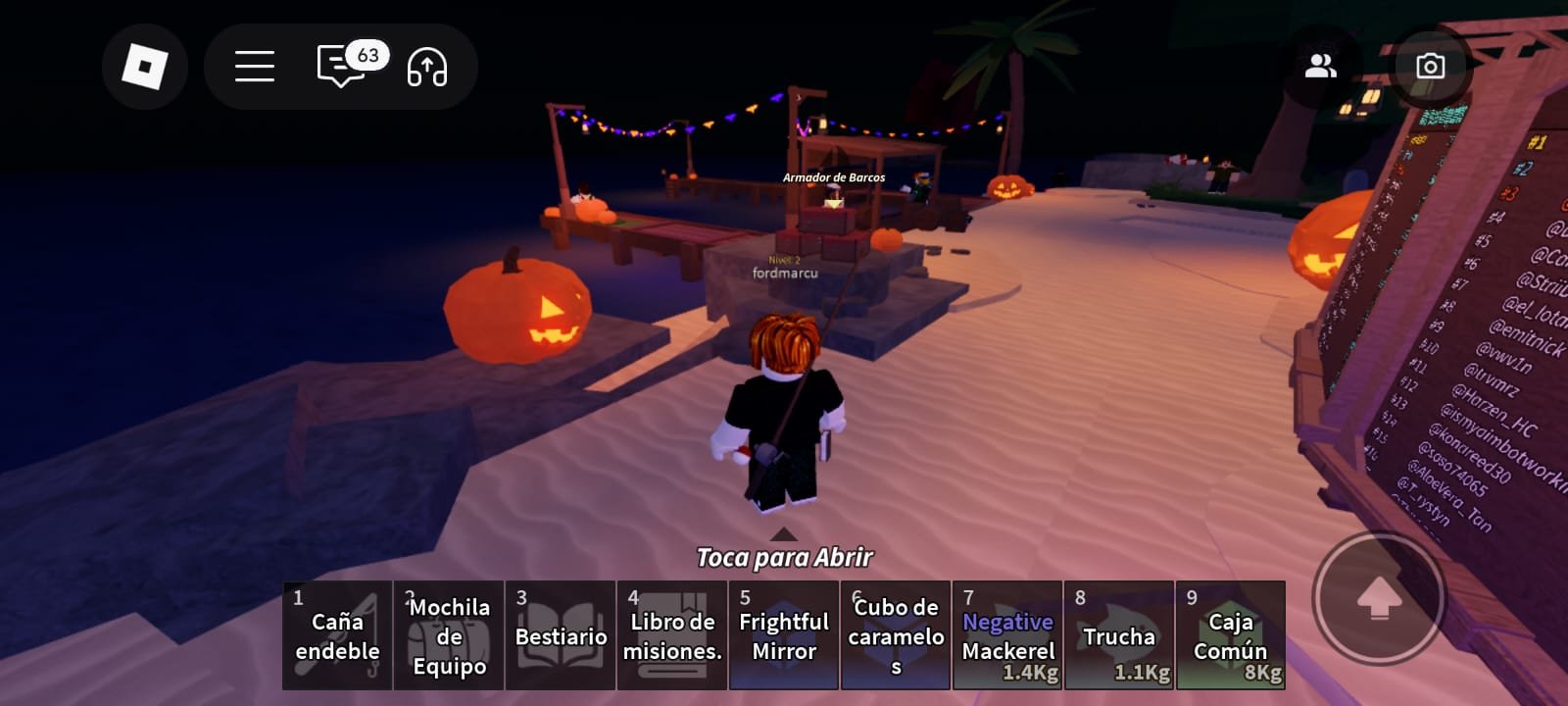Viewport: 1568px width, 706px height.
Task: Toggle the voice chat headset
Action: click(x=427, y=67)
